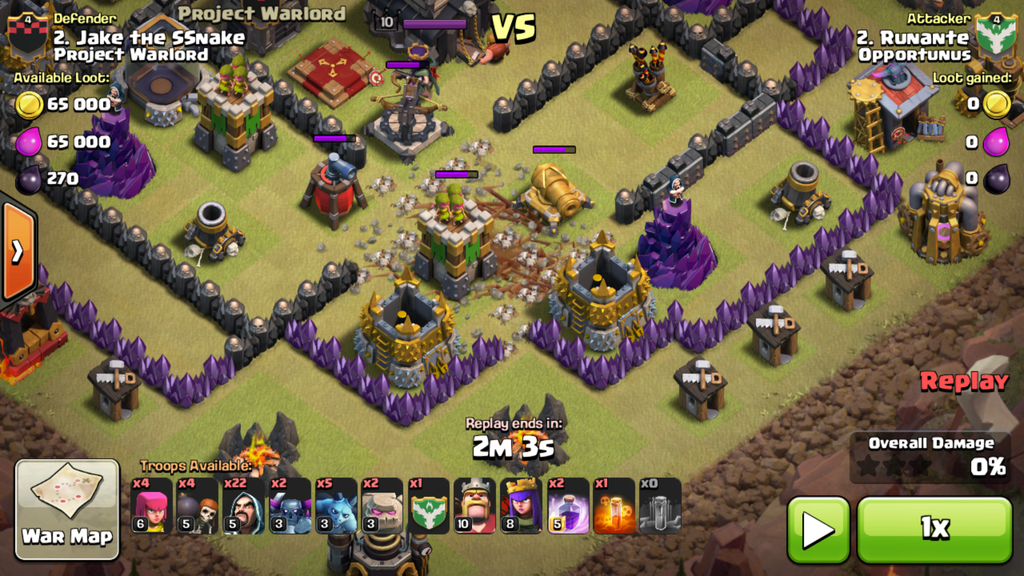Image resolution: width=1024 pixels, height=576 pixels.
Task: Select the Clan Castle troops slot
Action: click(427, 506)
